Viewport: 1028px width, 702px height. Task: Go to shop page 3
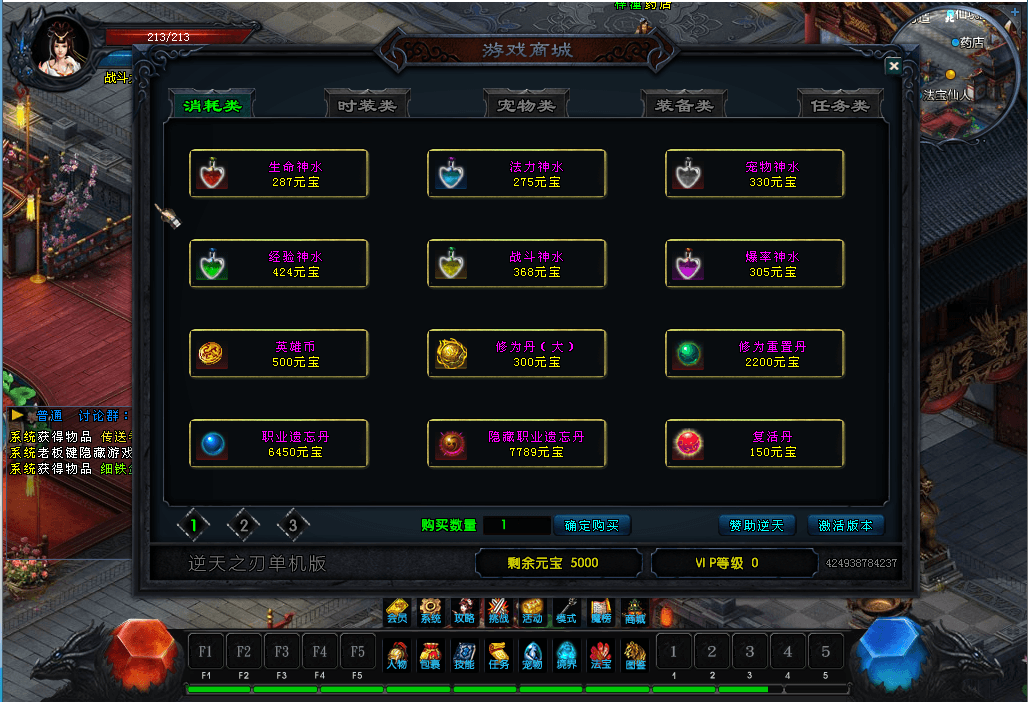[x=292, y=523]
